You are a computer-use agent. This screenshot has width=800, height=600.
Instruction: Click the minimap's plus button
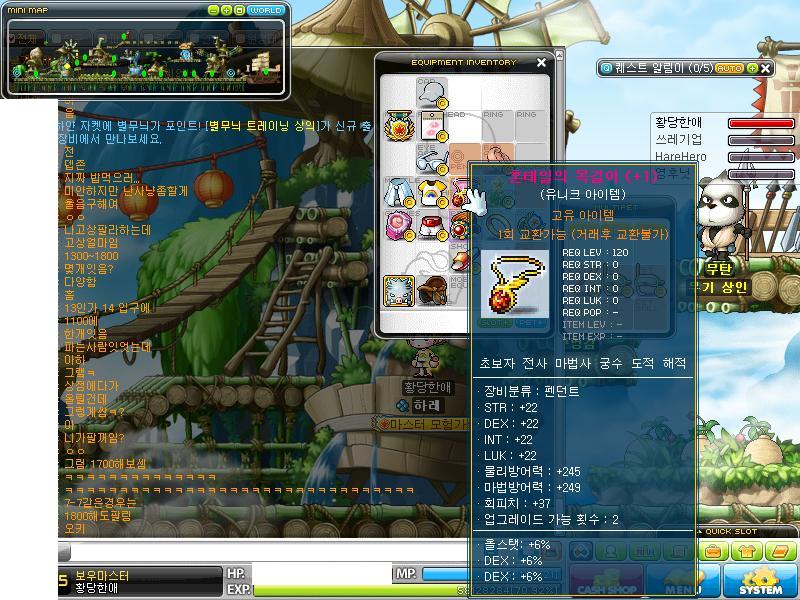pos(226,10)
